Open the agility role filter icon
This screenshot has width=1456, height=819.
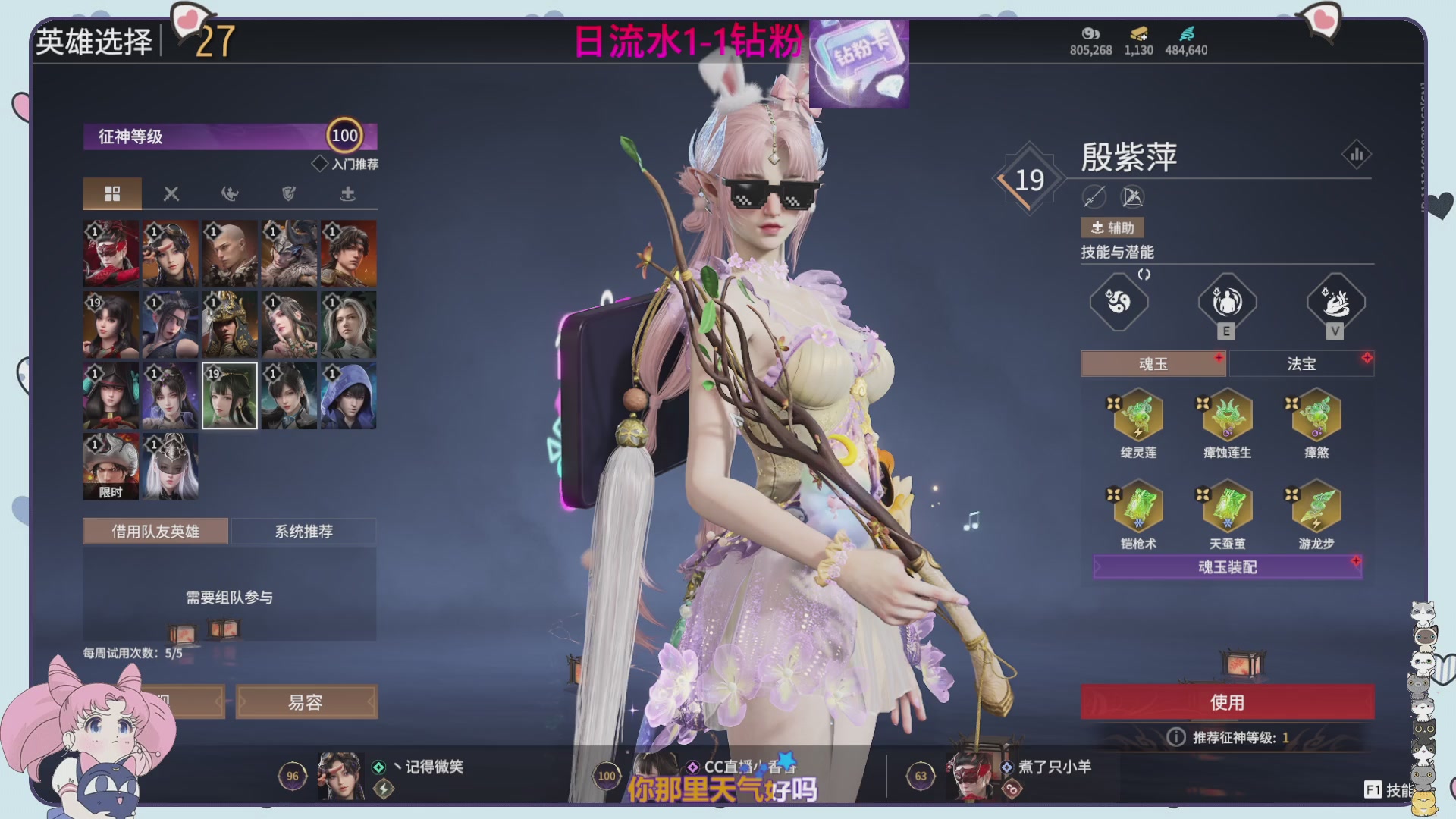point(229,193)
